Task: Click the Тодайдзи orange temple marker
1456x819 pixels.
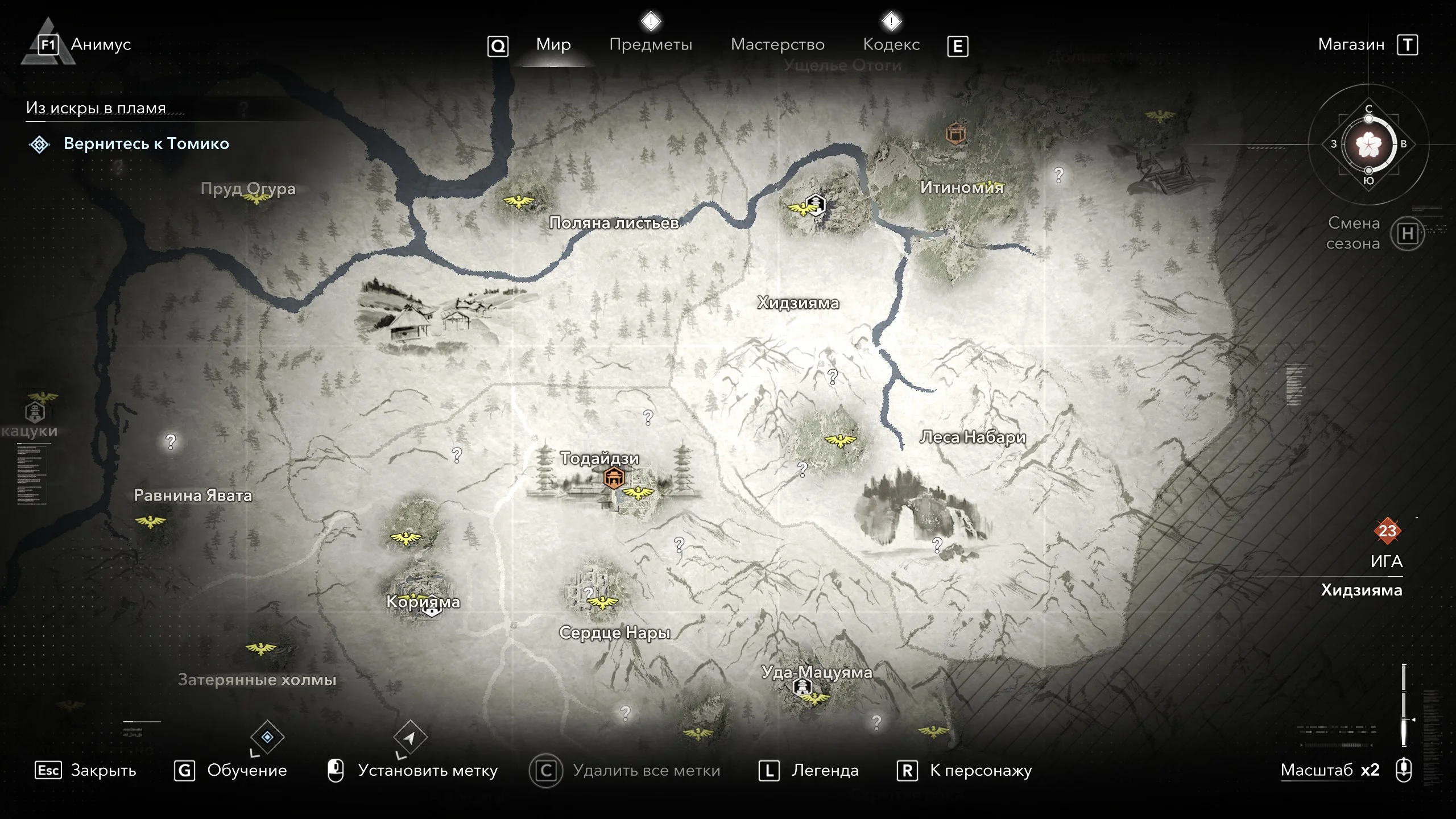Action: (x=614, y=478)
